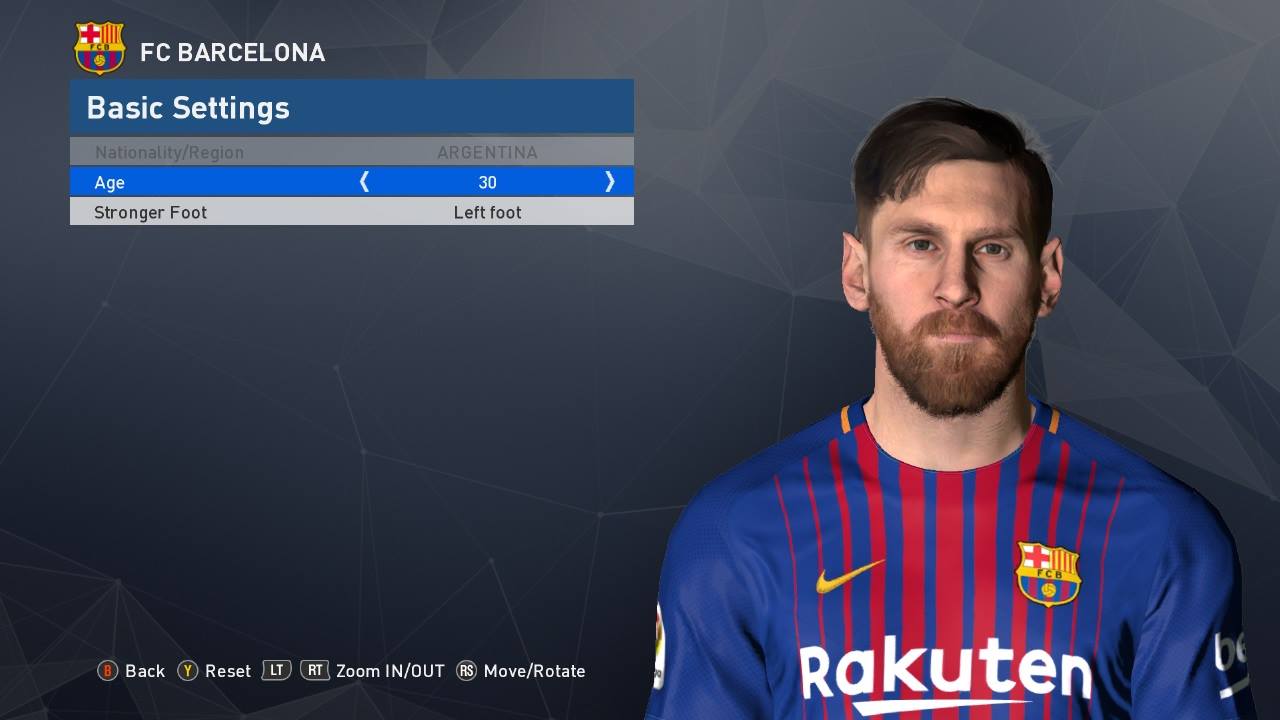Click the FC Barcelona club crest icon
The width and height of the screenshot is (1280, 720).
[x=100, y=46]
